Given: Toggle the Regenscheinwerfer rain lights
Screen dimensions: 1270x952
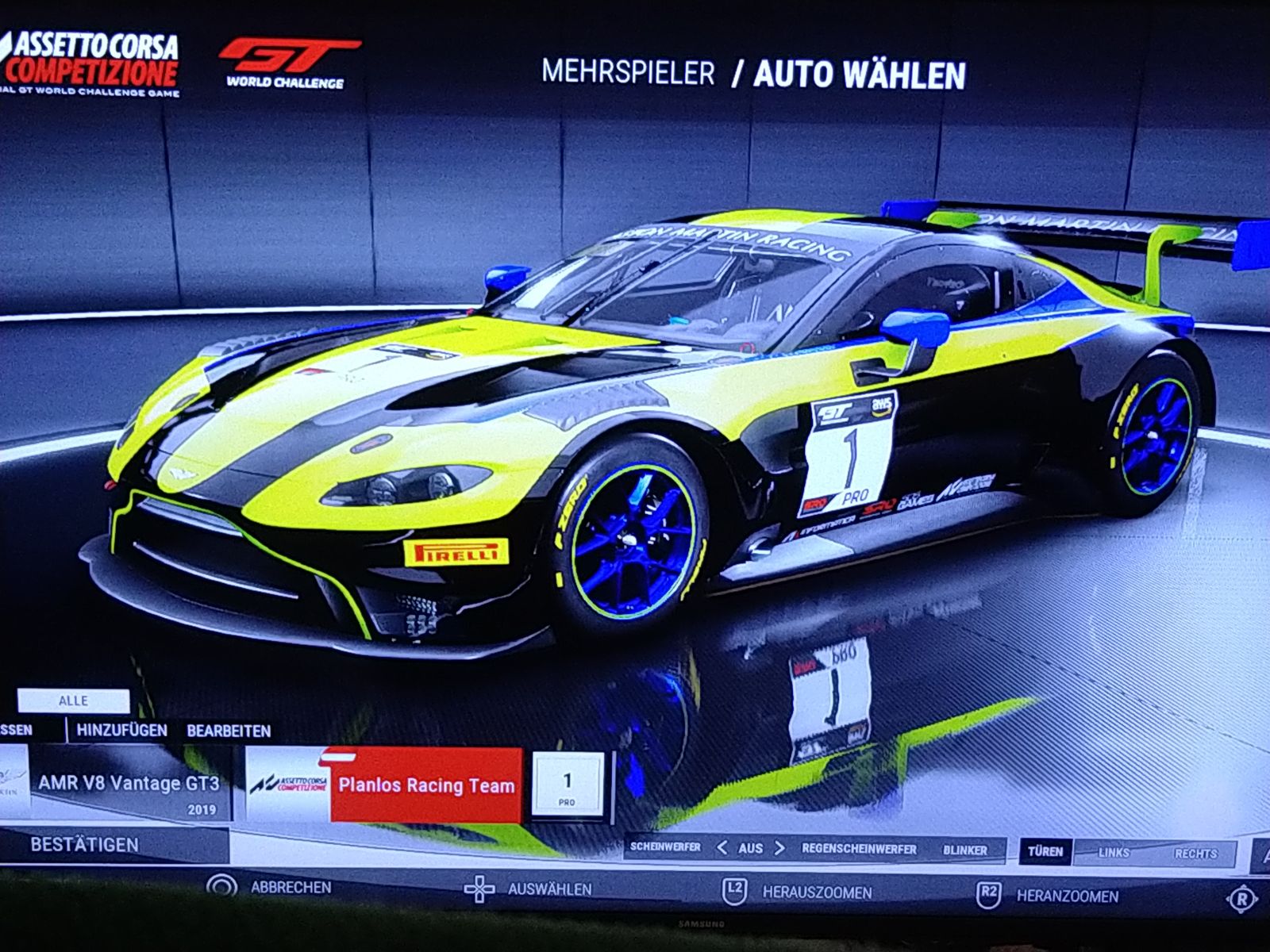Looking at the screenshot, I should coord(859,850).
